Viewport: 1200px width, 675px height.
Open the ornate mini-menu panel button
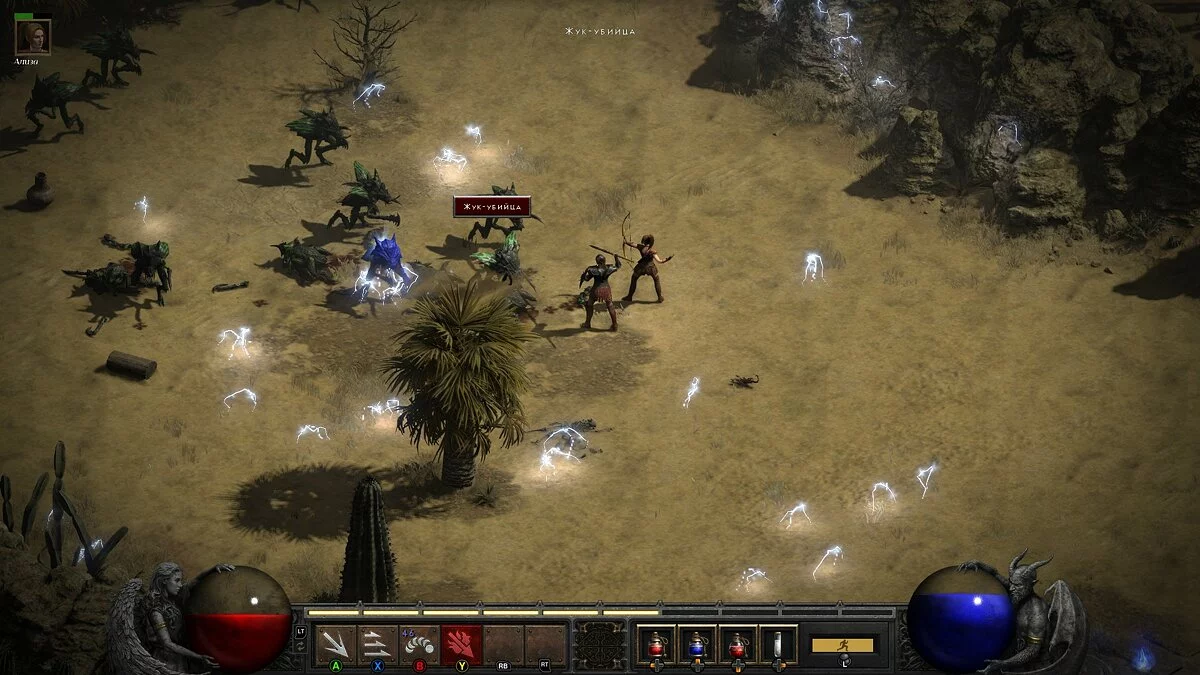pos(601,644)
